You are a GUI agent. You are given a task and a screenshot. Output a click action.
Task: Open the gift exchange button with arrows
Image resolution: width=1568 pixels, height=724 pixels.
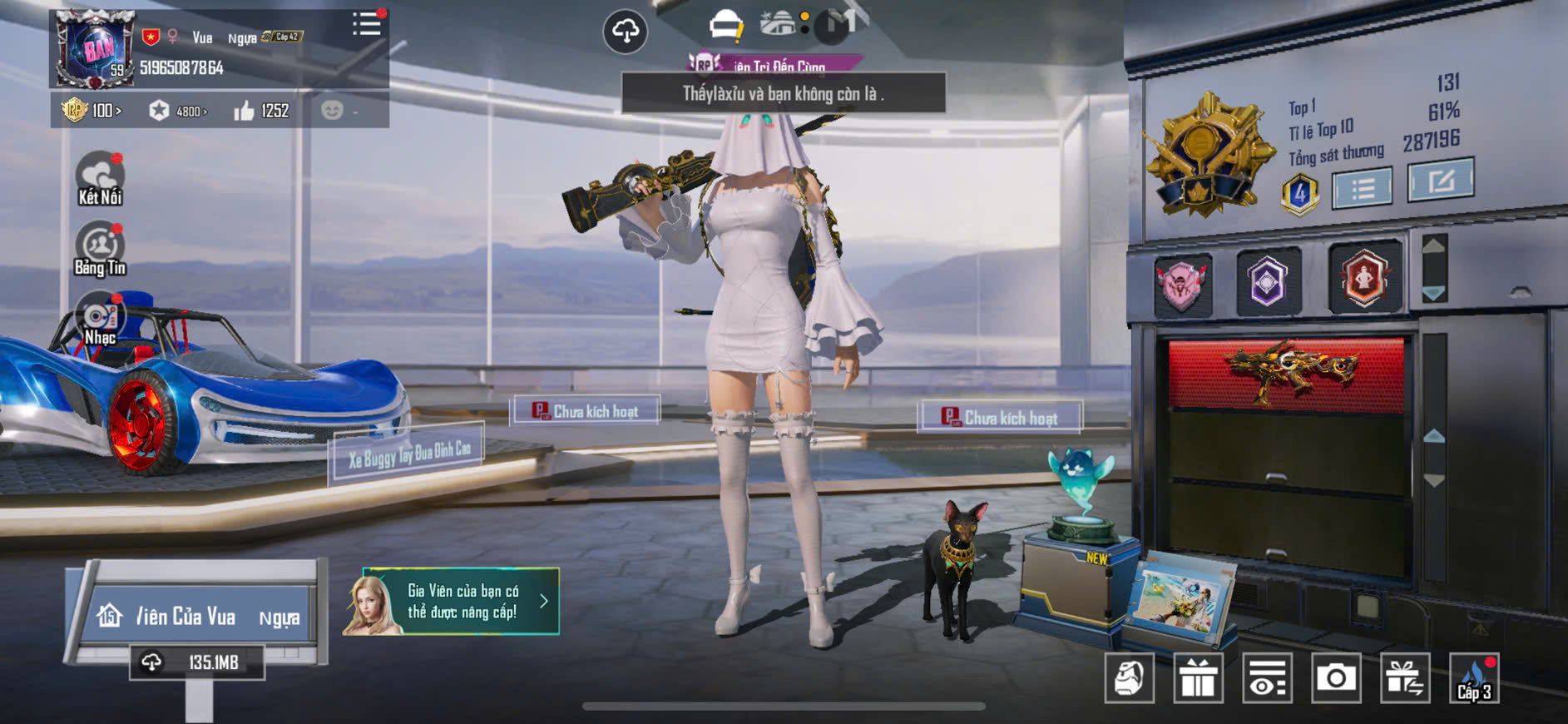(x=1405, y=678)
